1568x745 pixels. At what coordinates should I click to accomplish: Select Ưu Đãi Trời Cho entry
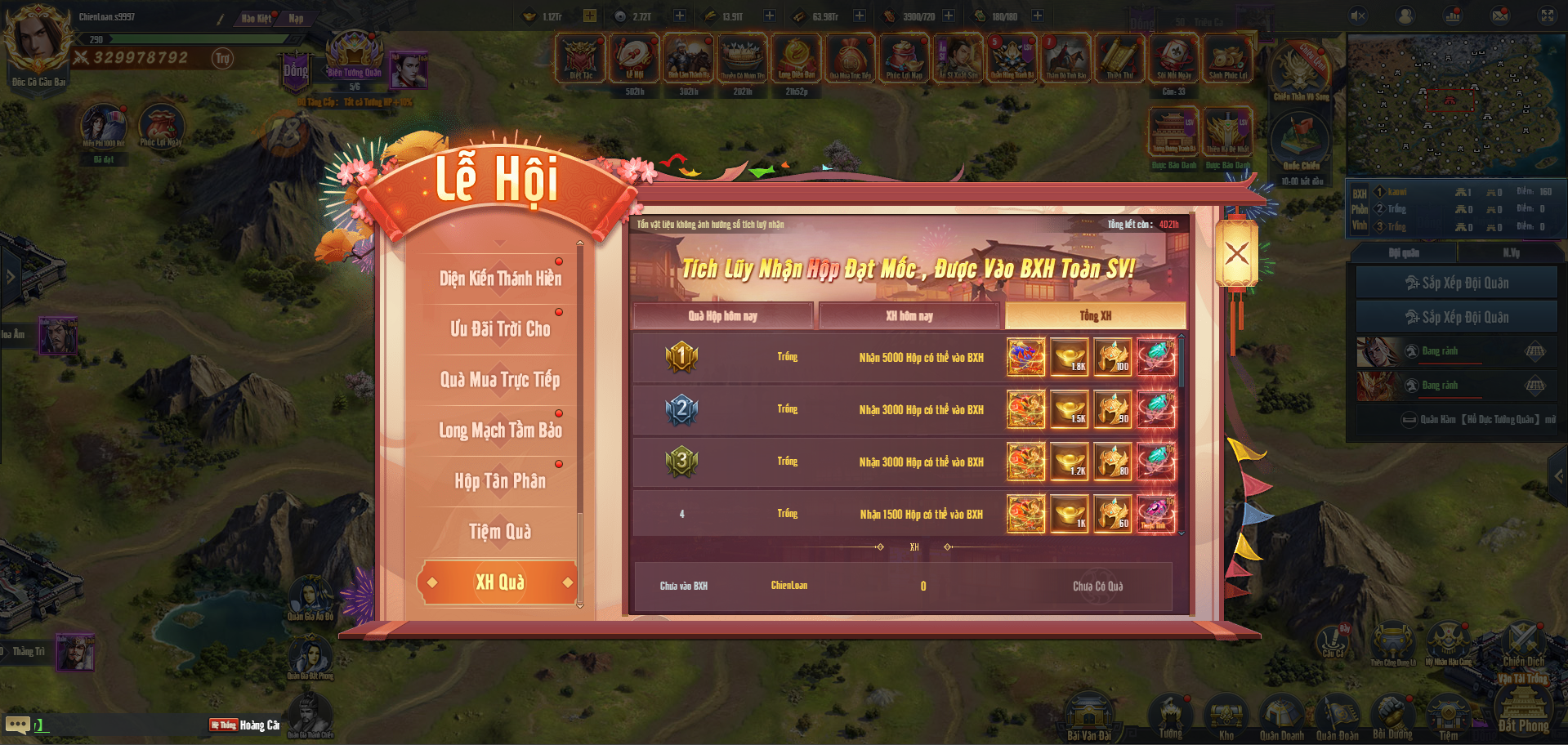point(500,329)
